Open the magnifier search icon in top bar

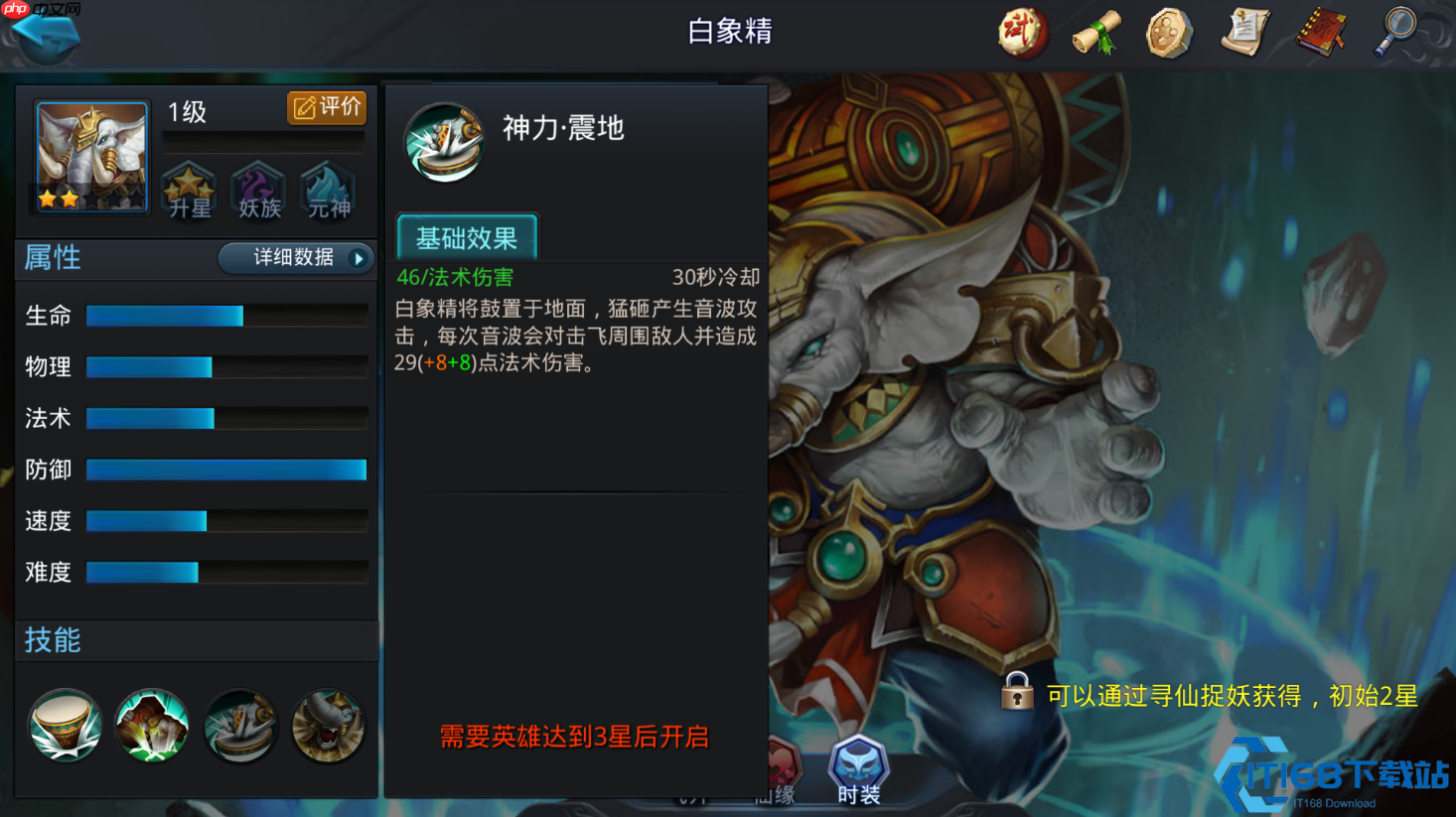point(1396,31)
